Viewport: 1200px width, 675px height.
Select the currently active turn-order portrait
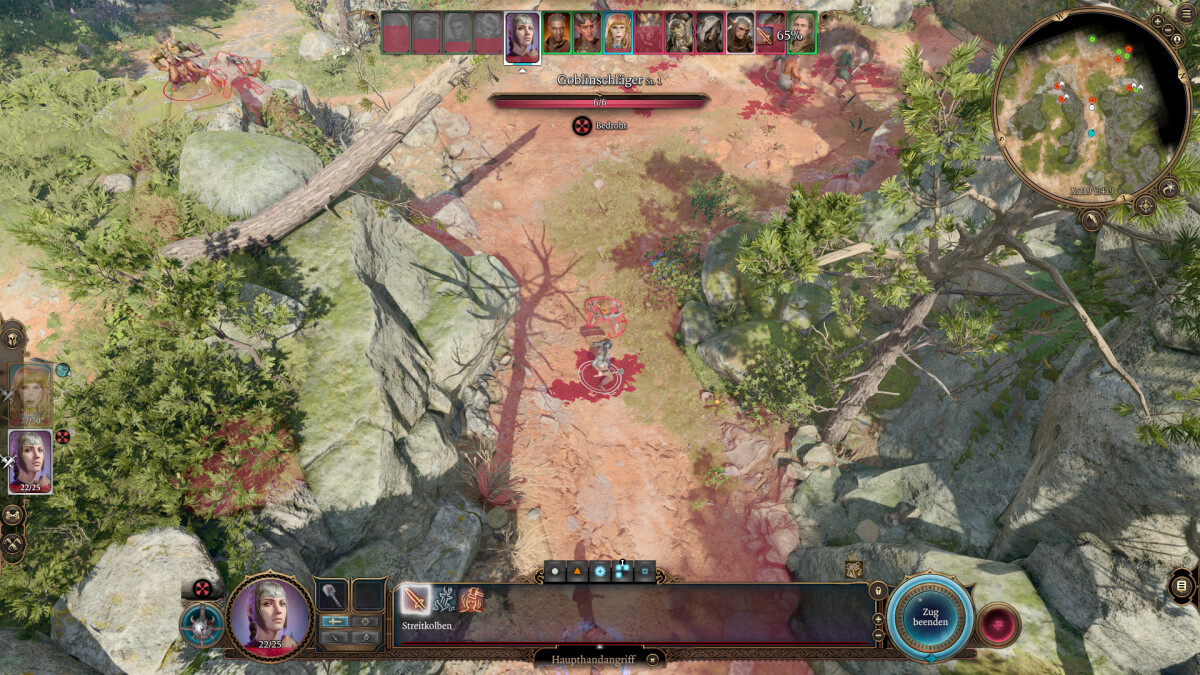click(522, 37)
